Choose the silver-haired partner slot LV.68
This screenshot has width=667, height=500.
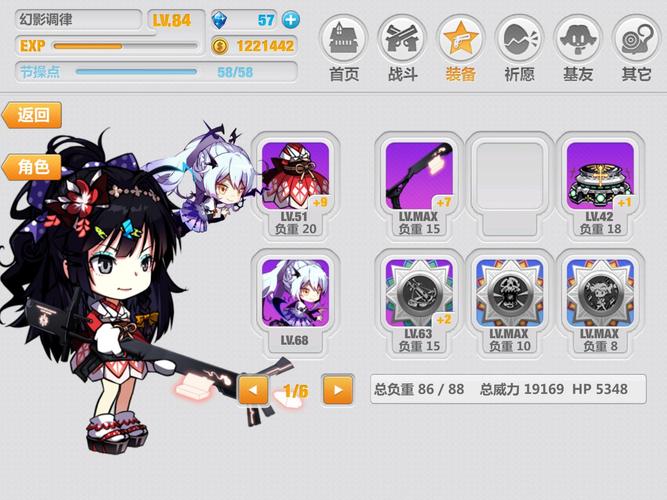pyautogui.click(x=294, y=300)
